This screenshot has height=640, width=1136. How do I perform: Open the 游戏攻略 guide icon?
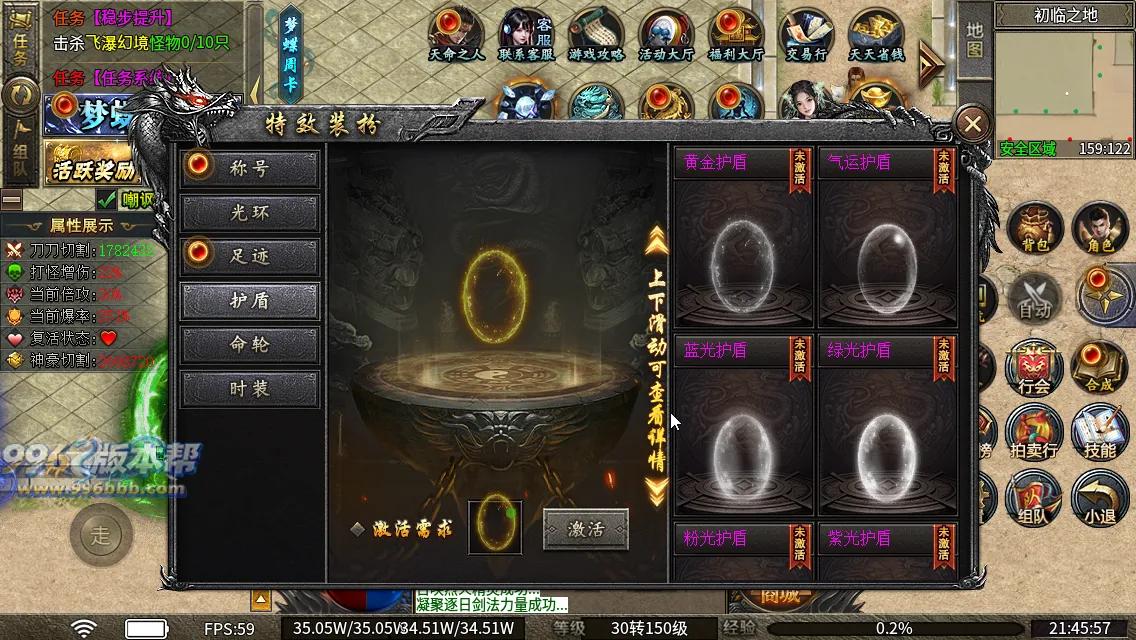pos(596,36)
